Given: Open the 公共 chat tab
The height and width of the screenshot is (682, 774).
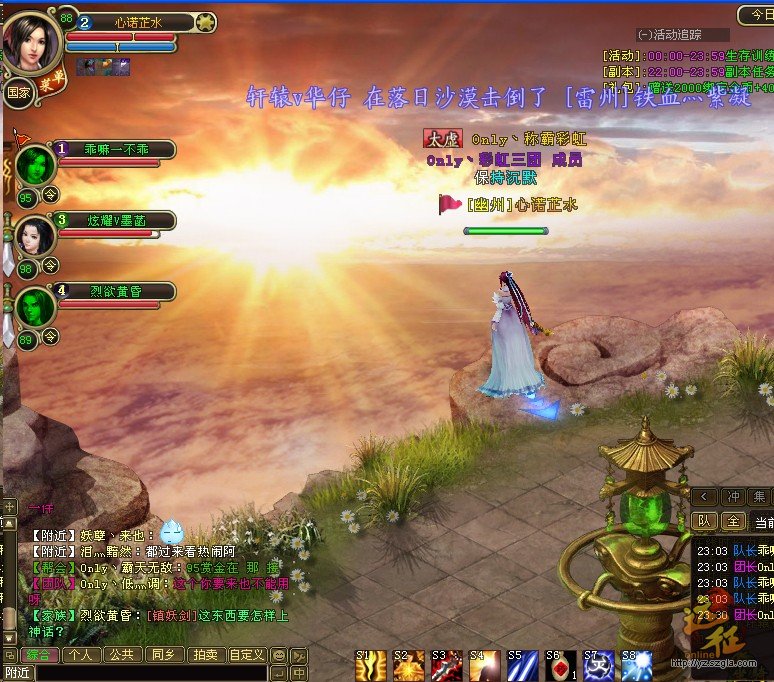Looking at the screenshot, I should 122,655.
